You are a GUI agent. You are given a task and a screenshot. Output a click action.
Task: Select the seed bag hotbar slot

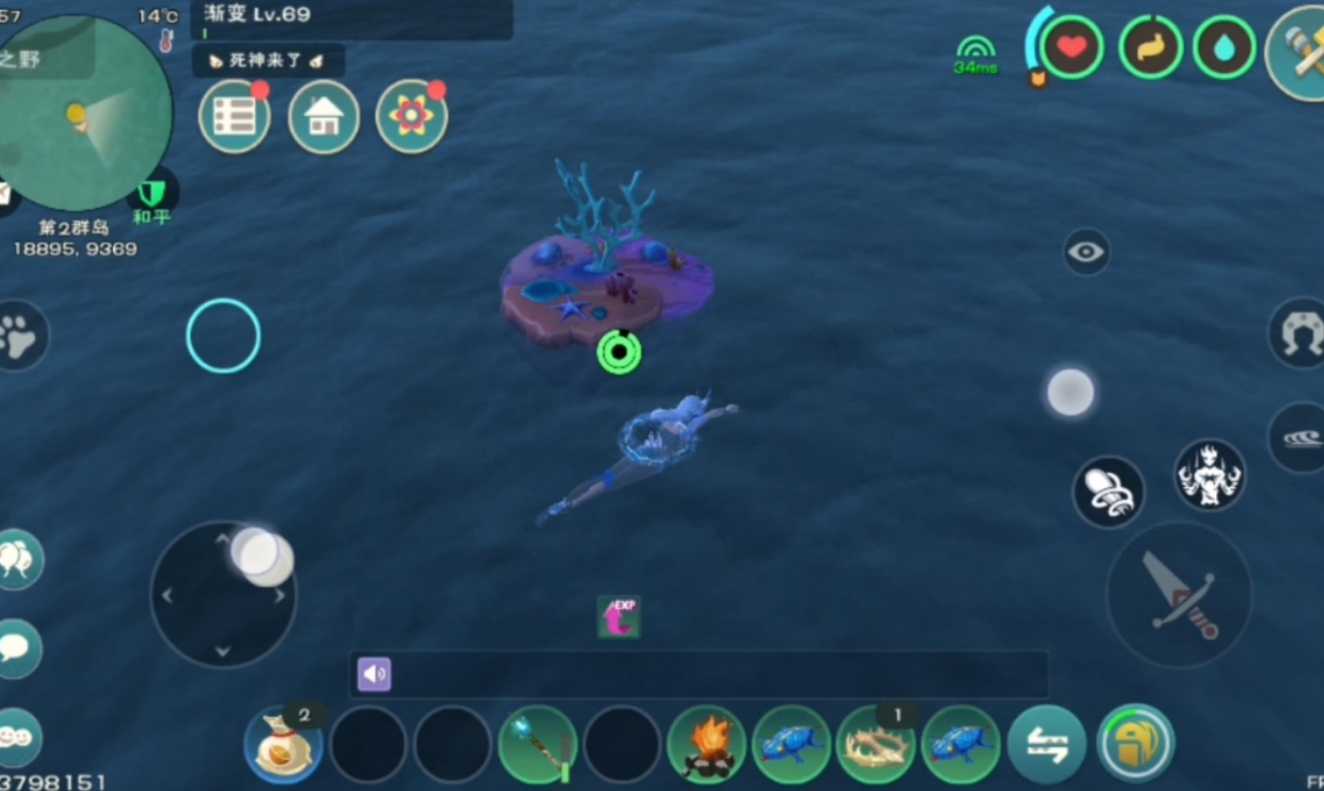point(283,745)
